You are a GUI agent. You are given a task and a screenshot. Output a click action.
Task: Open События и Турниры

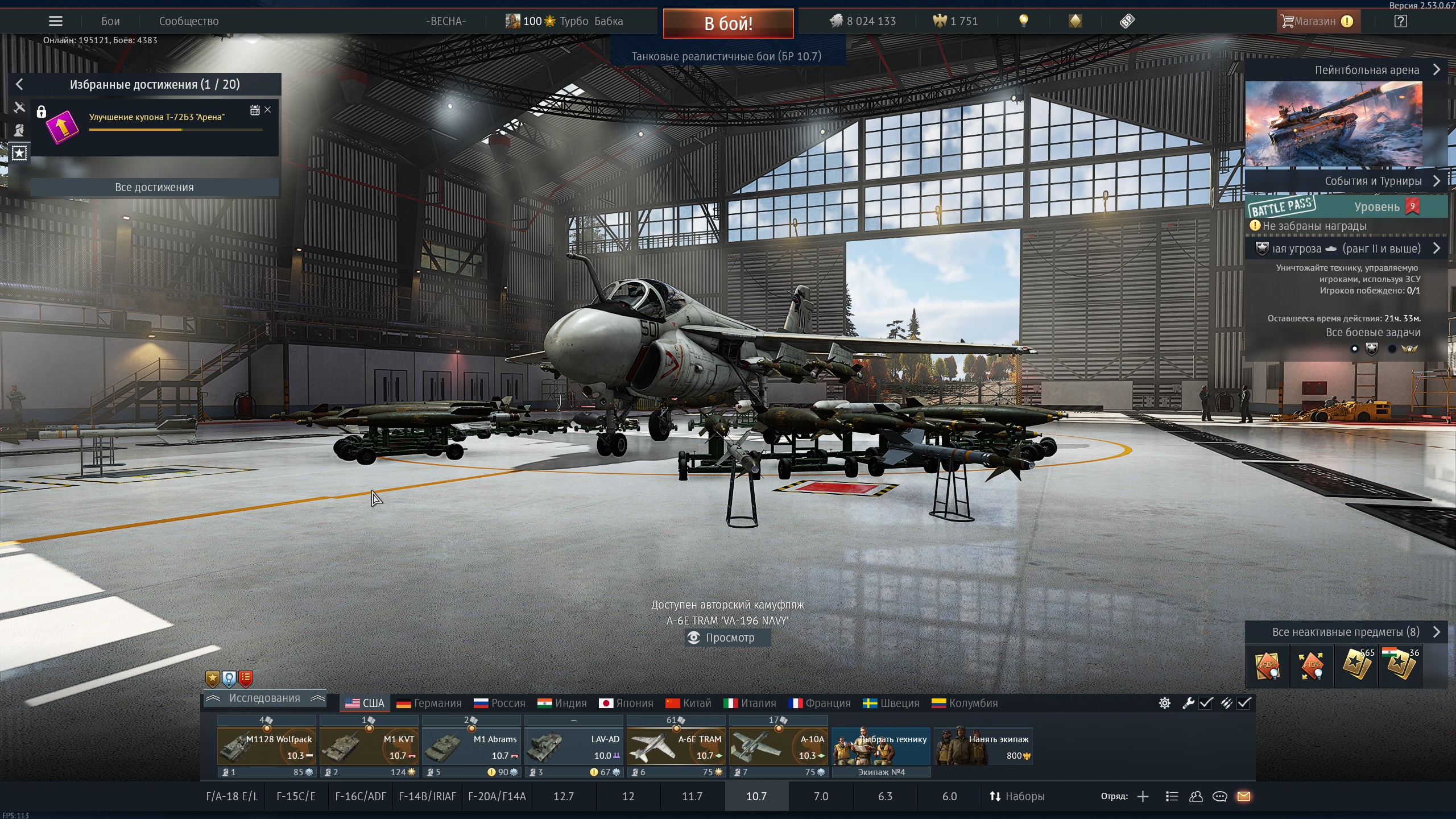[x=1373, y=181]
